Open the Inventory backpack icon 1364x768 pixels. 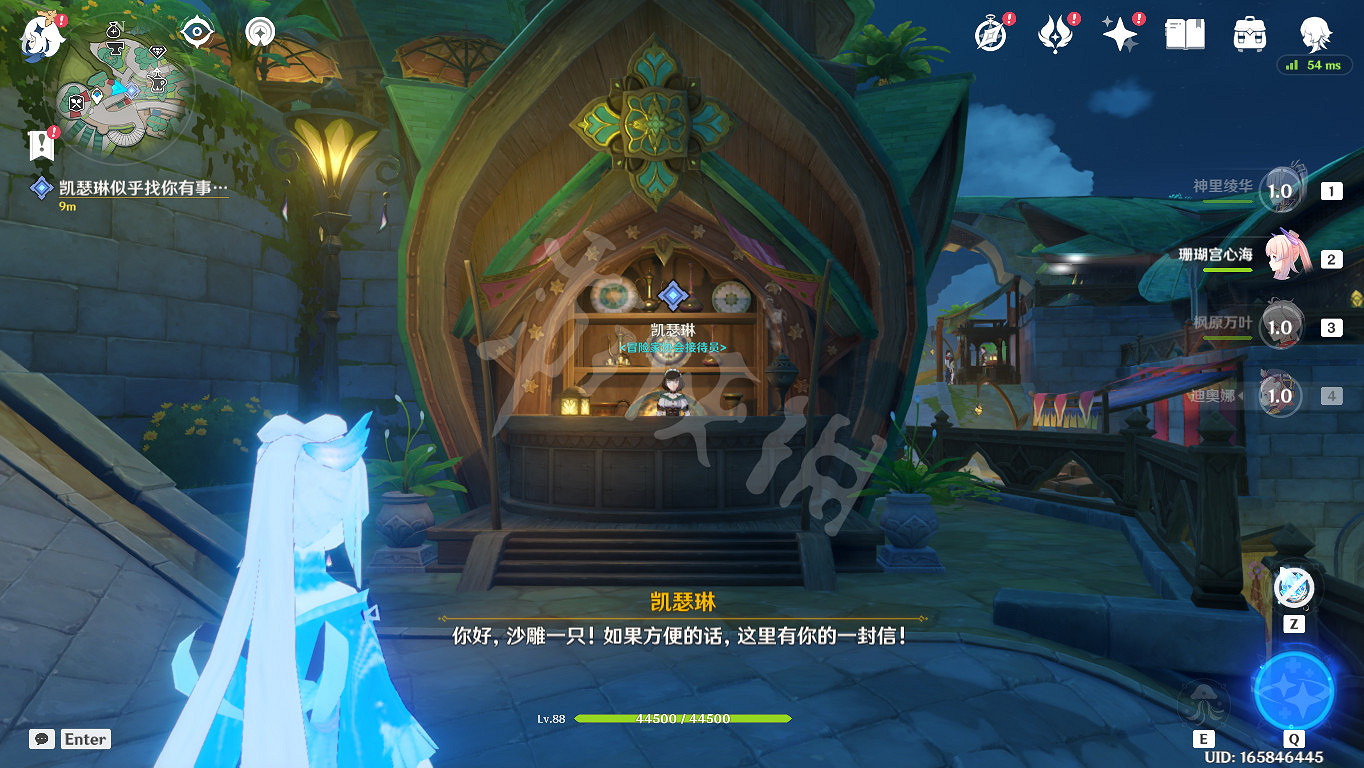(1249, 32)
